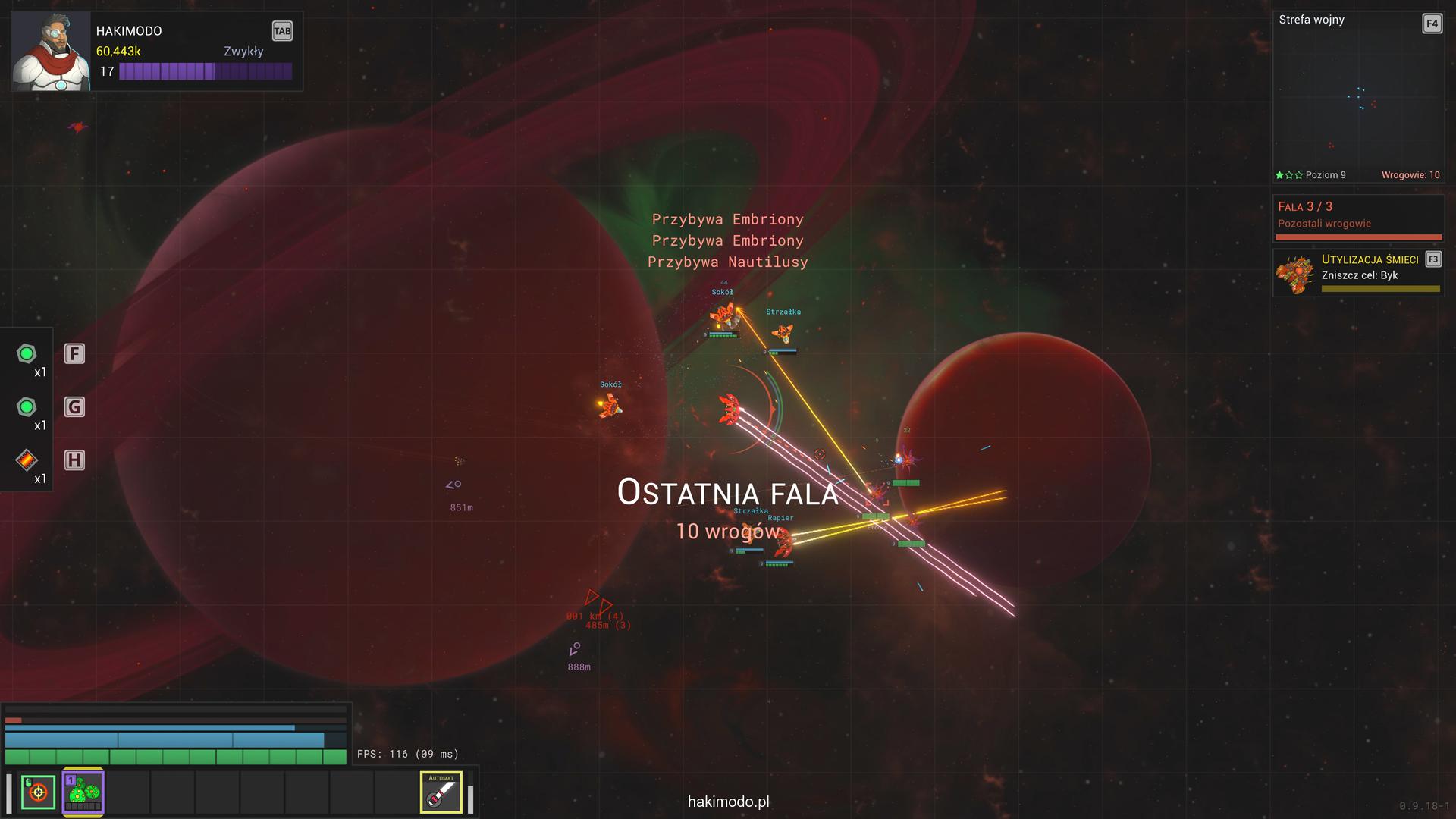Activate the orange crosshair targeting slot
1456x819 pixels.
click(x=38, y=792)
